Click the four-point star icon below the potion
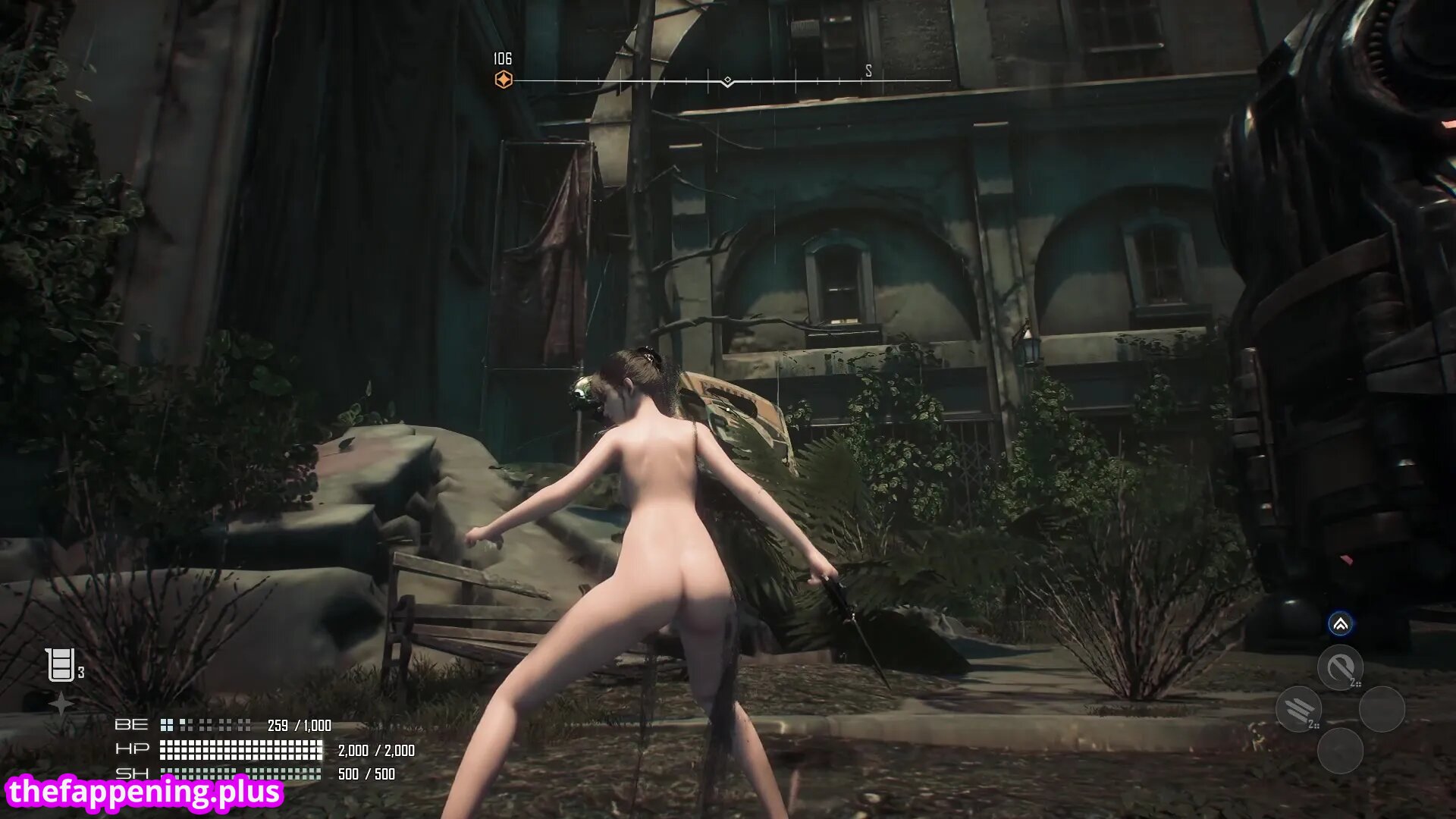 pos(61,704)
